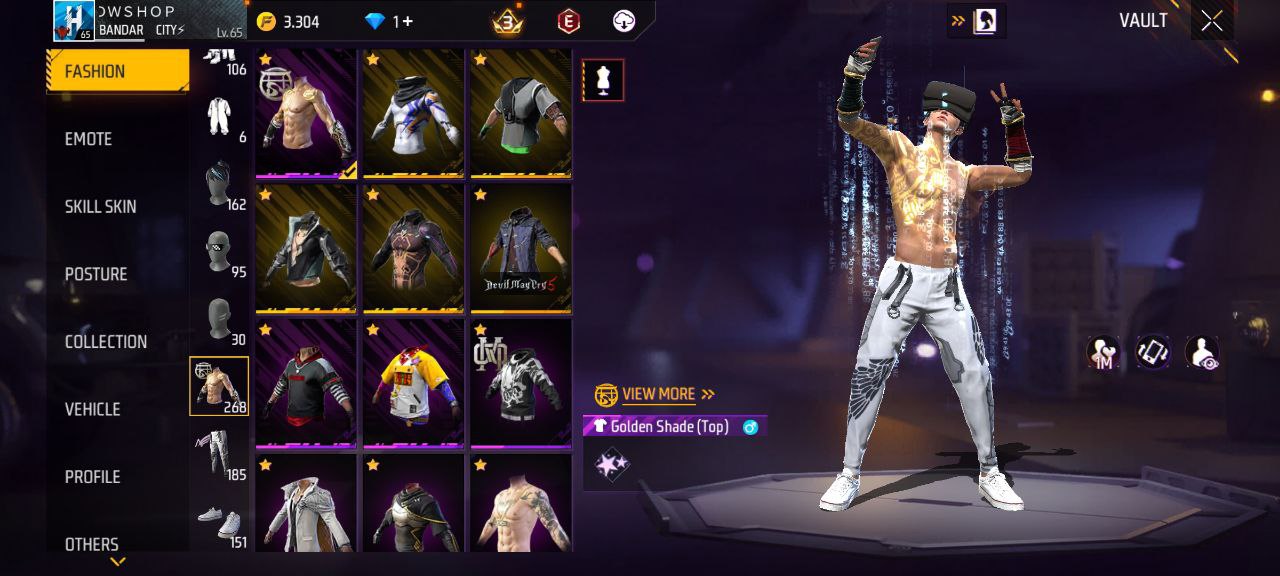Select the Others tab
The height and width of the screenshot is (576, 1280).
(91, 544)
